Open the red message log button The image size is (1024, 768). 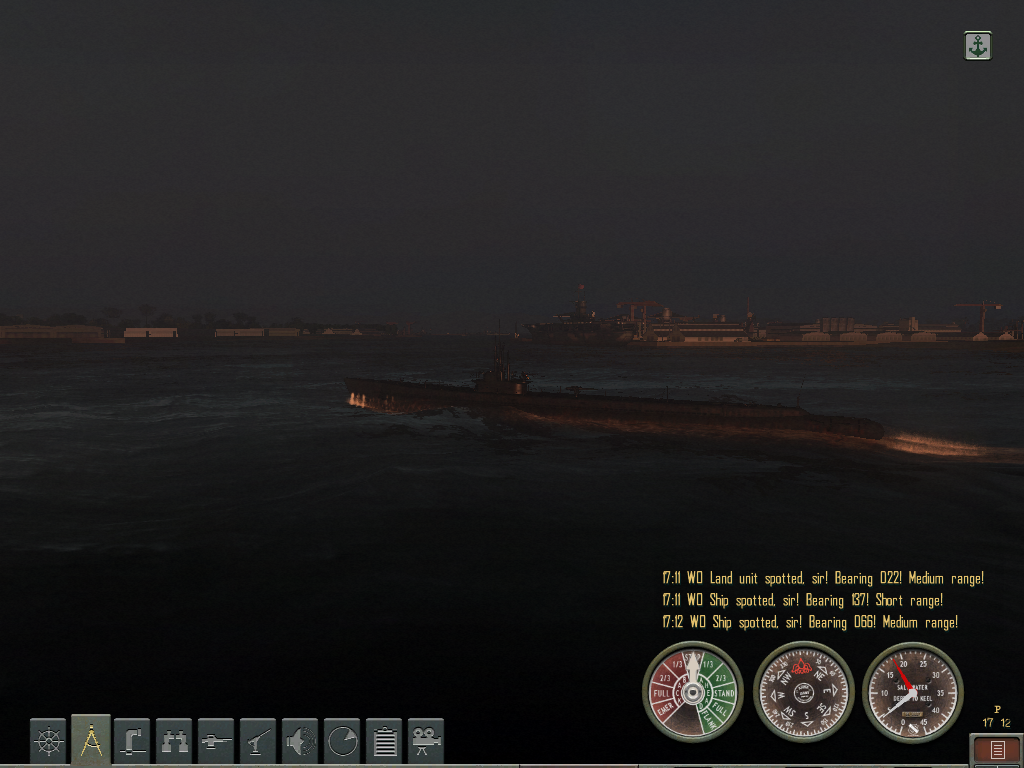pos(996,750)
